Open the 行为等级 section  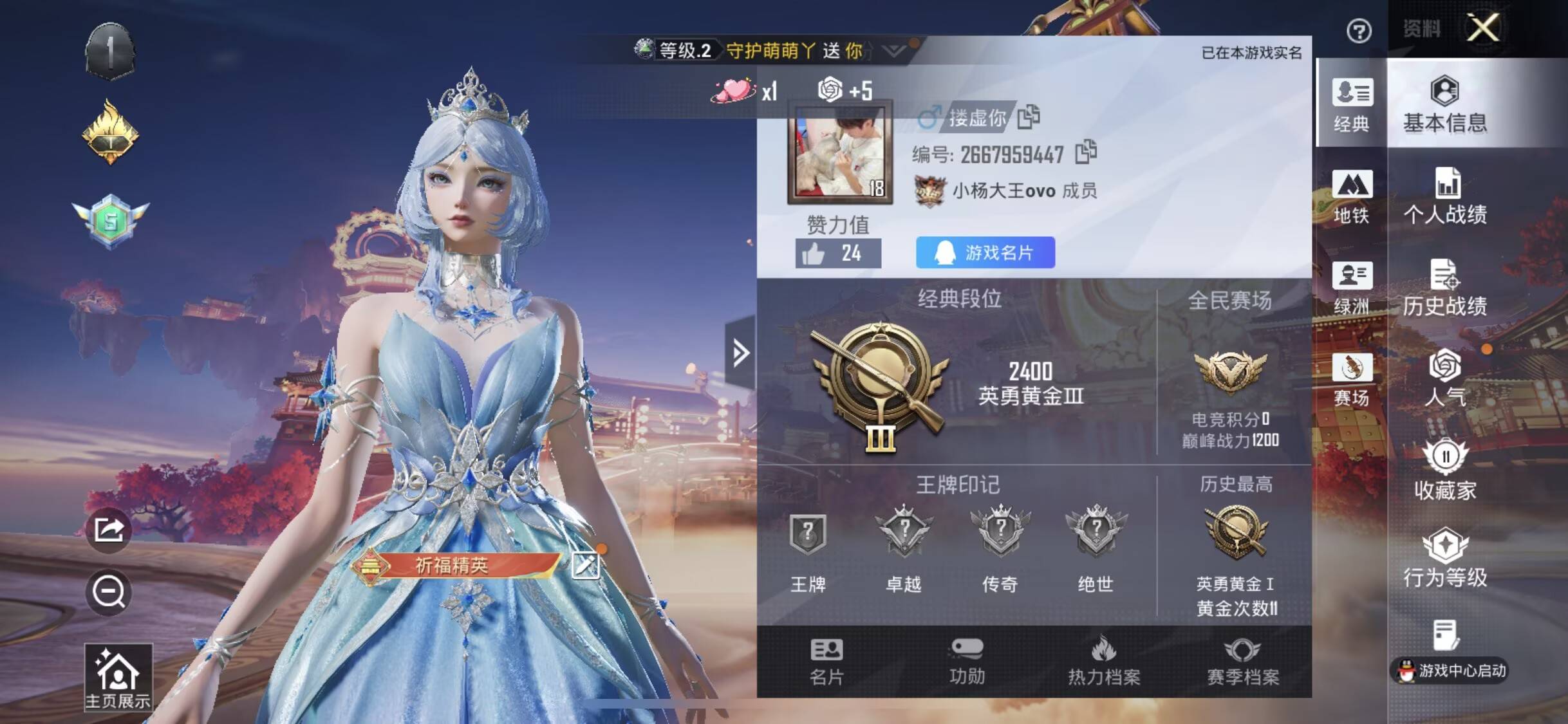coord(1445,559)
